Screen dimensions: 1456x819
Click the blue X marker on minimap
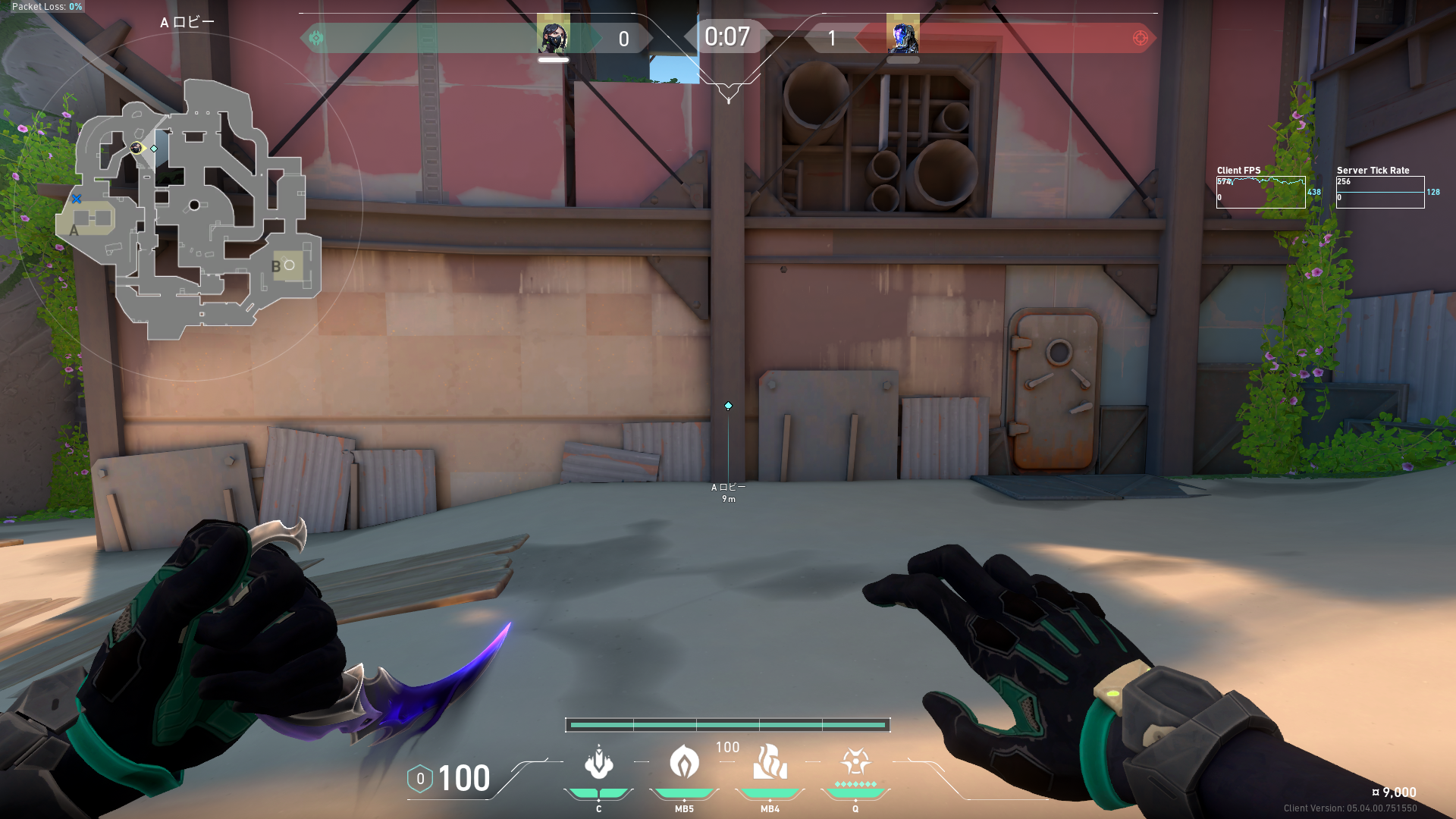click(x=77, y=199)
